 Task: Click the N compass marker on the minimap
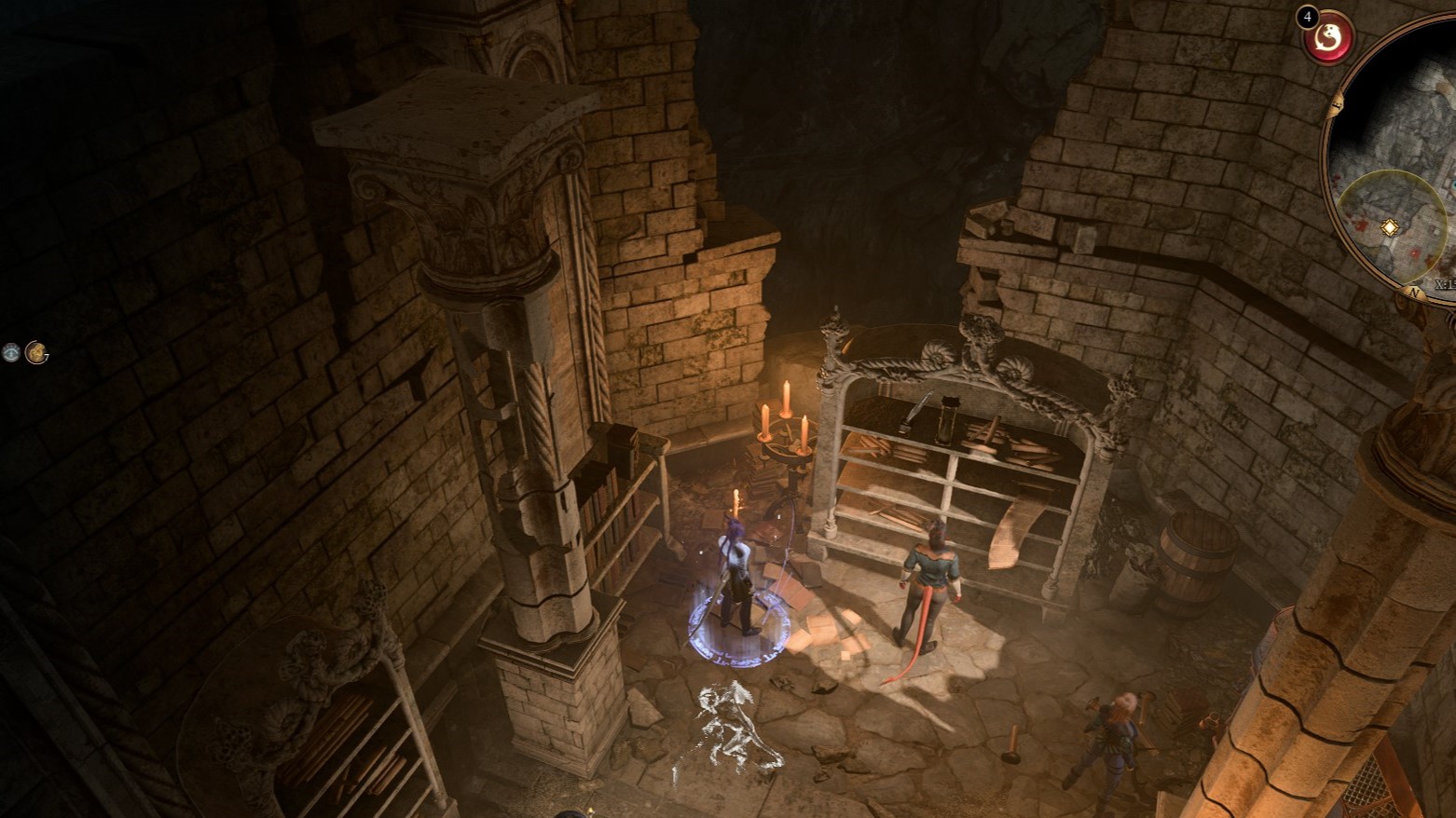(1413, 291)
